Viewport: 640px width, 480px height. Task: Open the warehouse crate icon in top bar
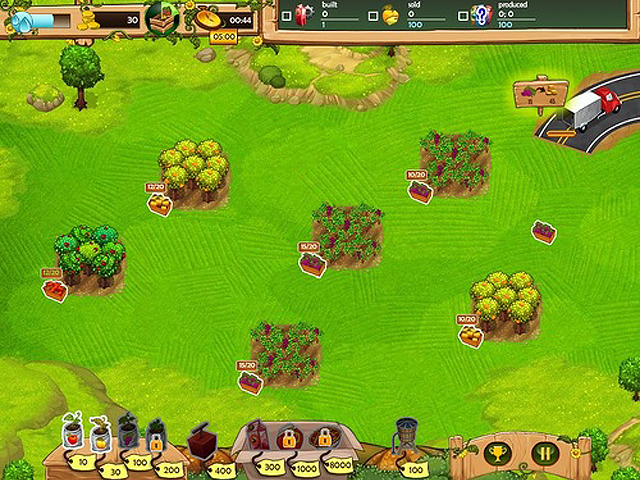coord(162,18)
